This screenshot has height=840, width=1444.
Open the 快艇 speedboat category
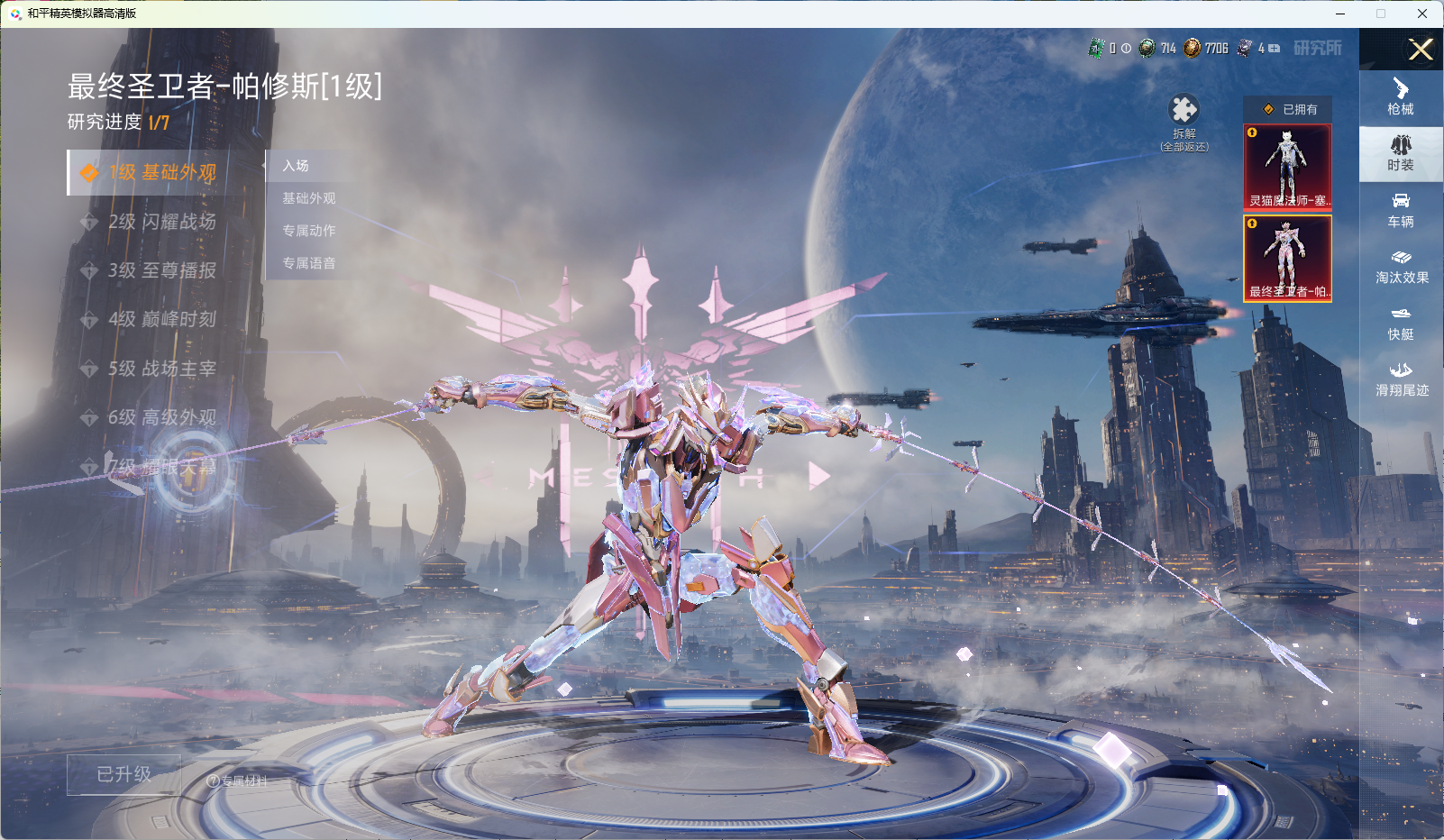click(1401, 324)
